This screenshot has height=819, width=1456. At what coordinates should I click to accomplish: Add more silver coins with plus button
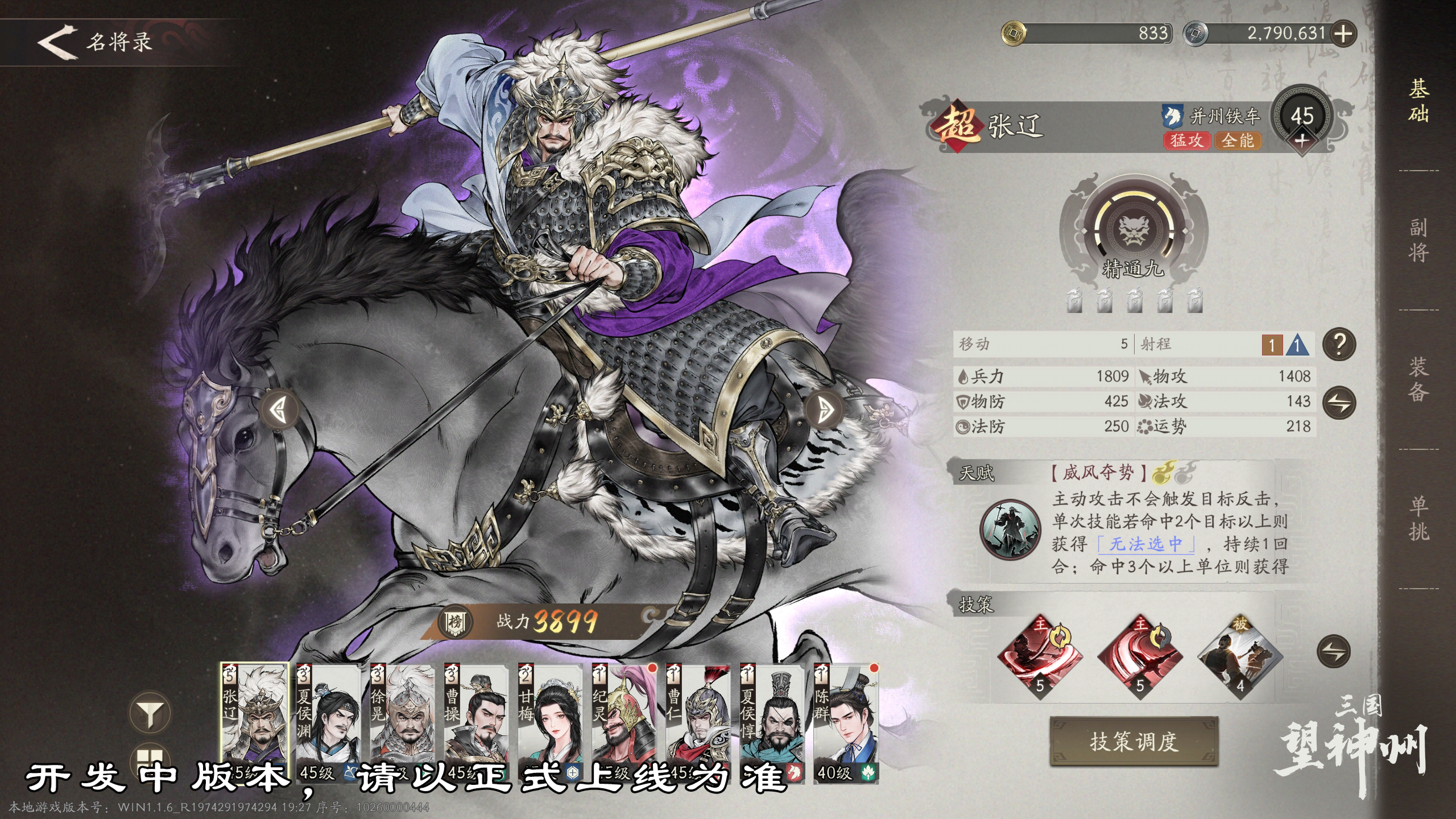click(x=1343, y=34)
